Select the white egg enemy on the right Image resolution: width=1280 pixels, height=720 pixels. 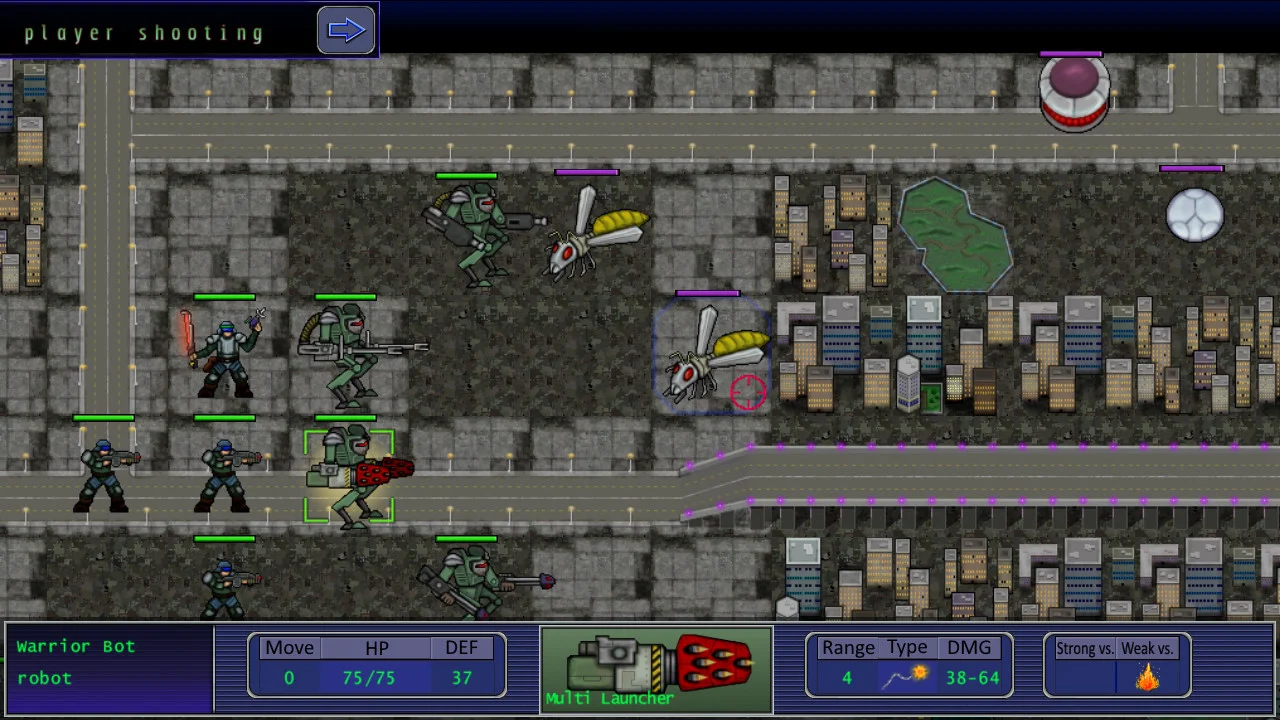(1195, 215)
